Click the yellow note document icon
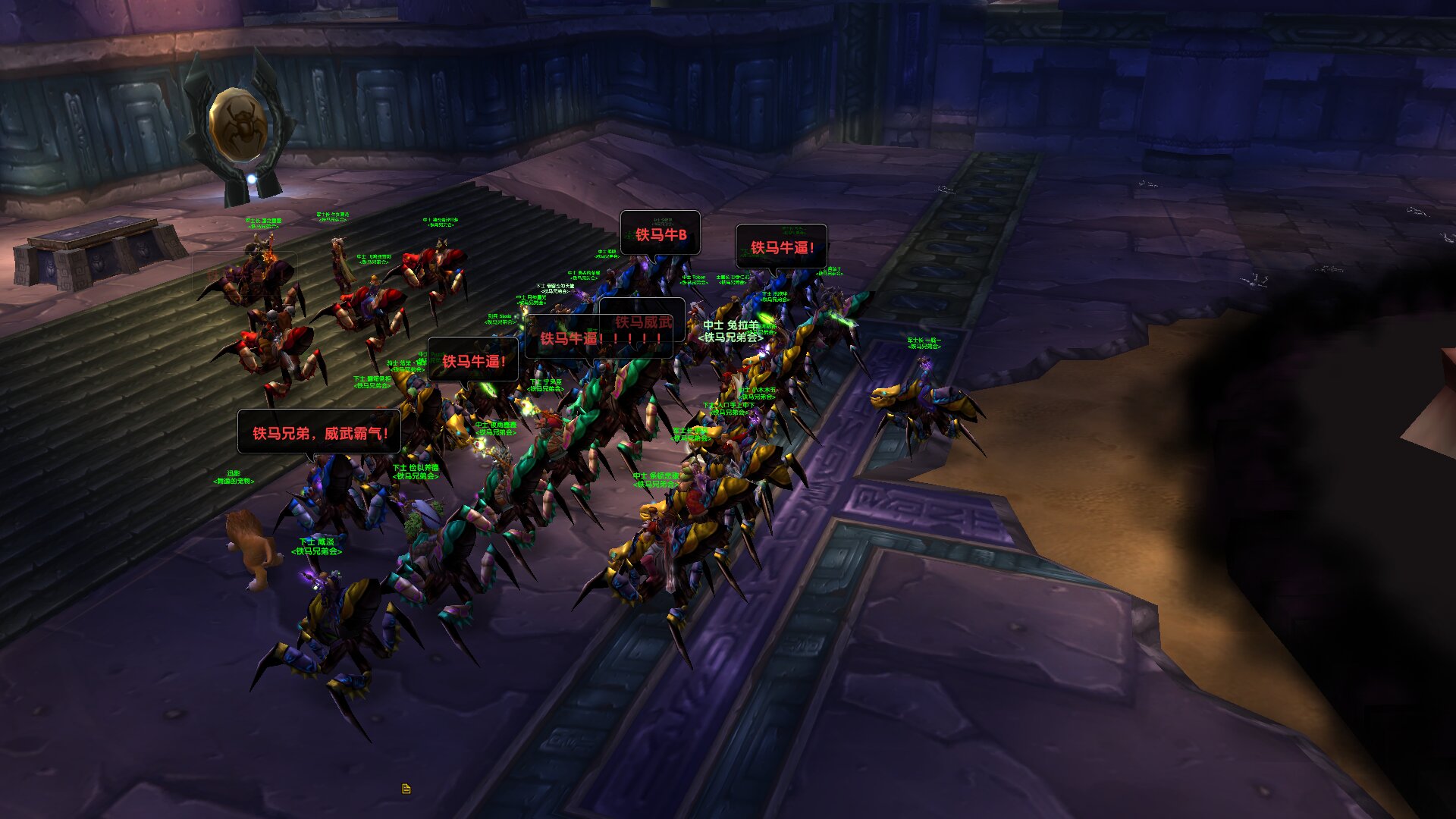 (x=406, y=789)
